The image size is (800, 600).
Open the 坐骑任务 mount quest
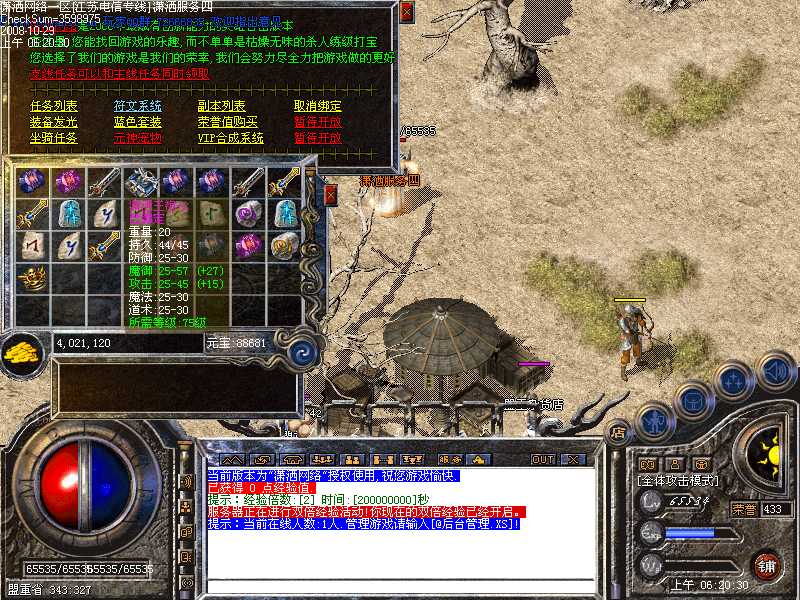pyautogui.click(x=54, y=138)
